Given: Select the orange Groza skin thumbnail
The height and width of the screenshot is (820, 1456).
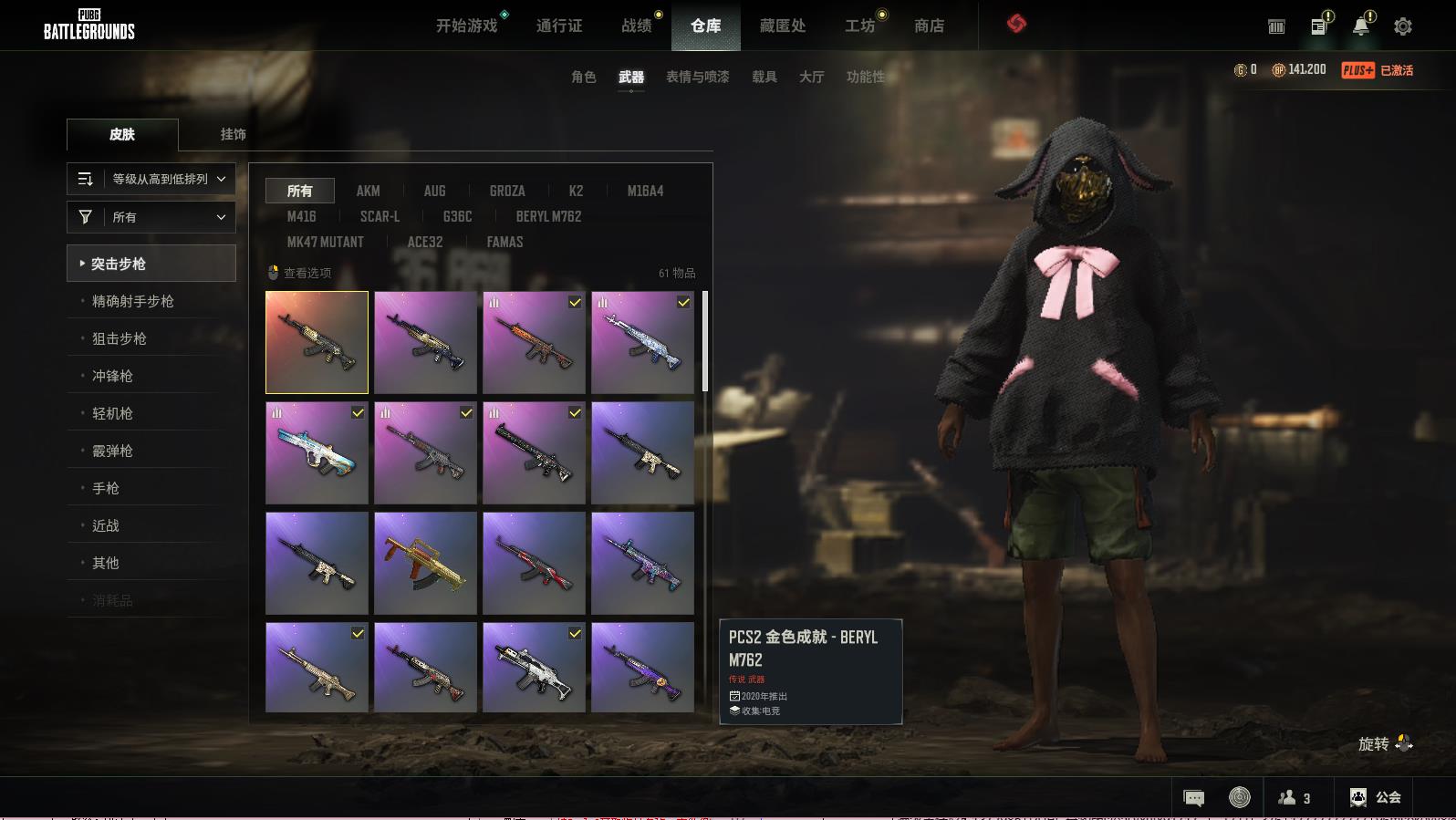Looking at the screenshot, I should [x=425, y=563].
